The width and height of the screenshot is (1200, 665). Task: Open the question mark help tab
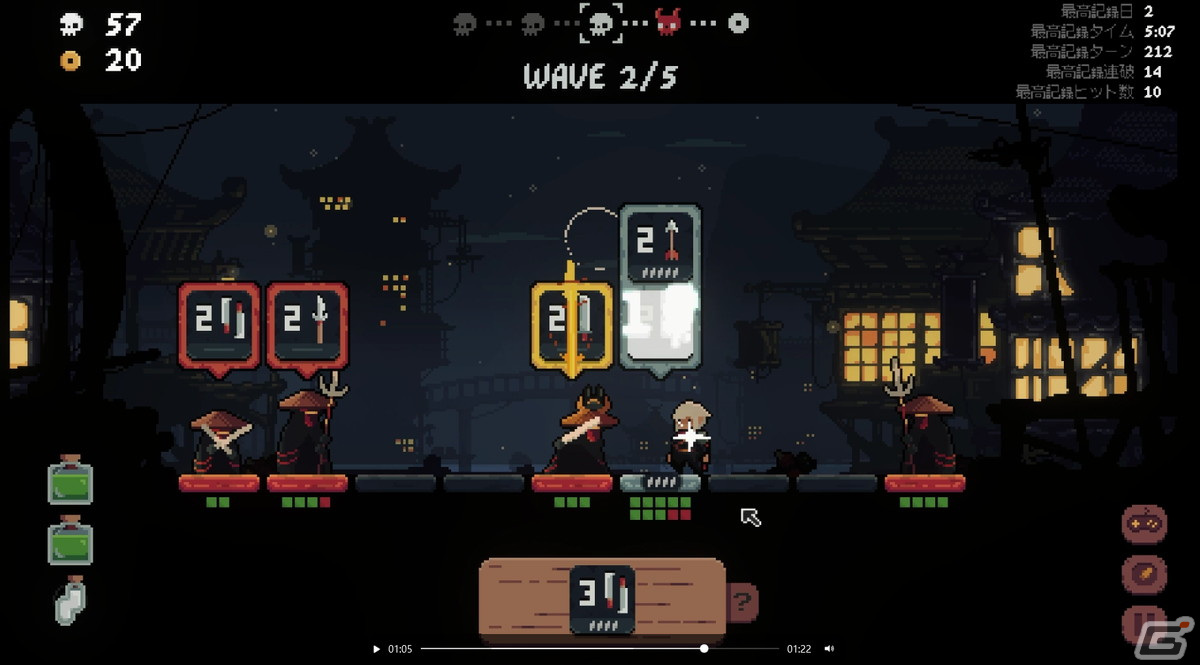click(x=743, y=602)
